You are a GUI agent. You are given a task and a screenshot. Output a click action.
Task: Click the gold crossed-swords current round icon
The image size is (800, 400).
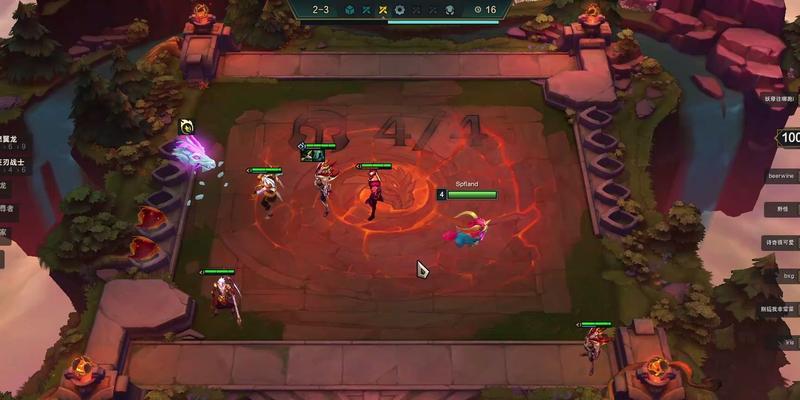click(x=382, y=10)
